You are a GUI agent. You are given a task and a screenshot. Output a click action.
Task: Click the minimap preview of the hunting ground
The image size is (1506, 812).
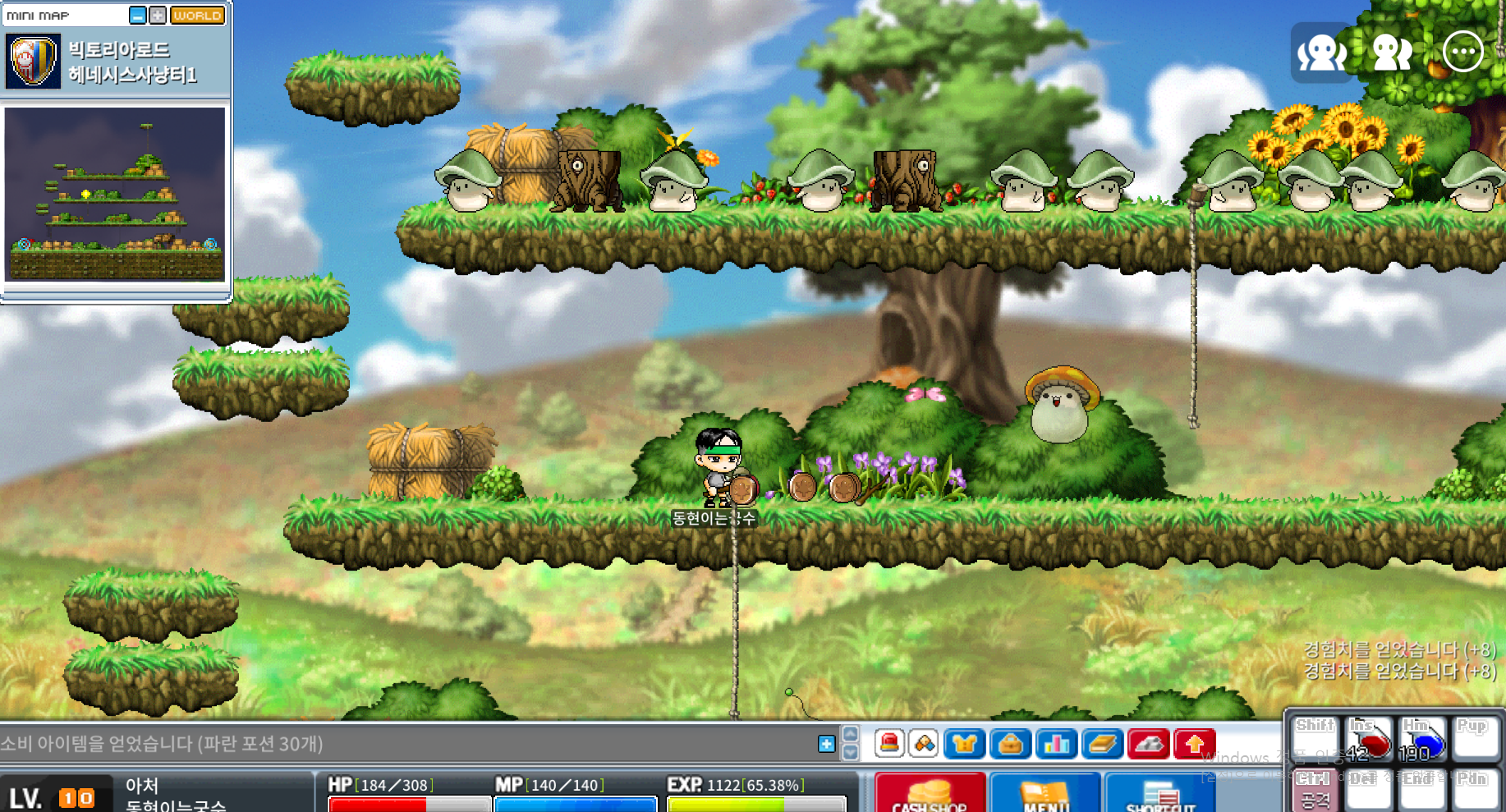pos(115,194)
